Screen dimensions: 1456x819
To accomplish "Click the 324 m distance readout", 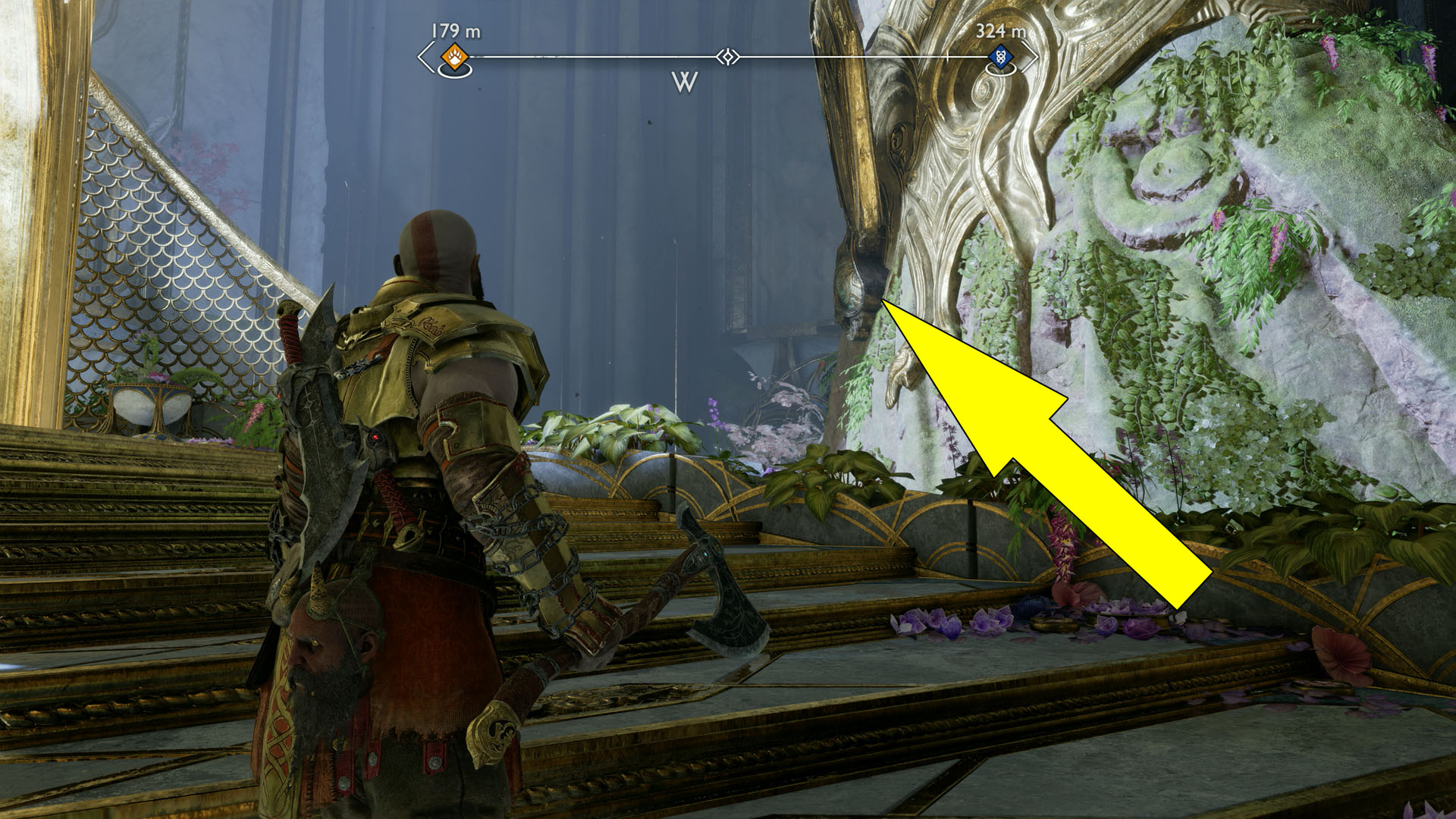I will [x=1003, y=33].
